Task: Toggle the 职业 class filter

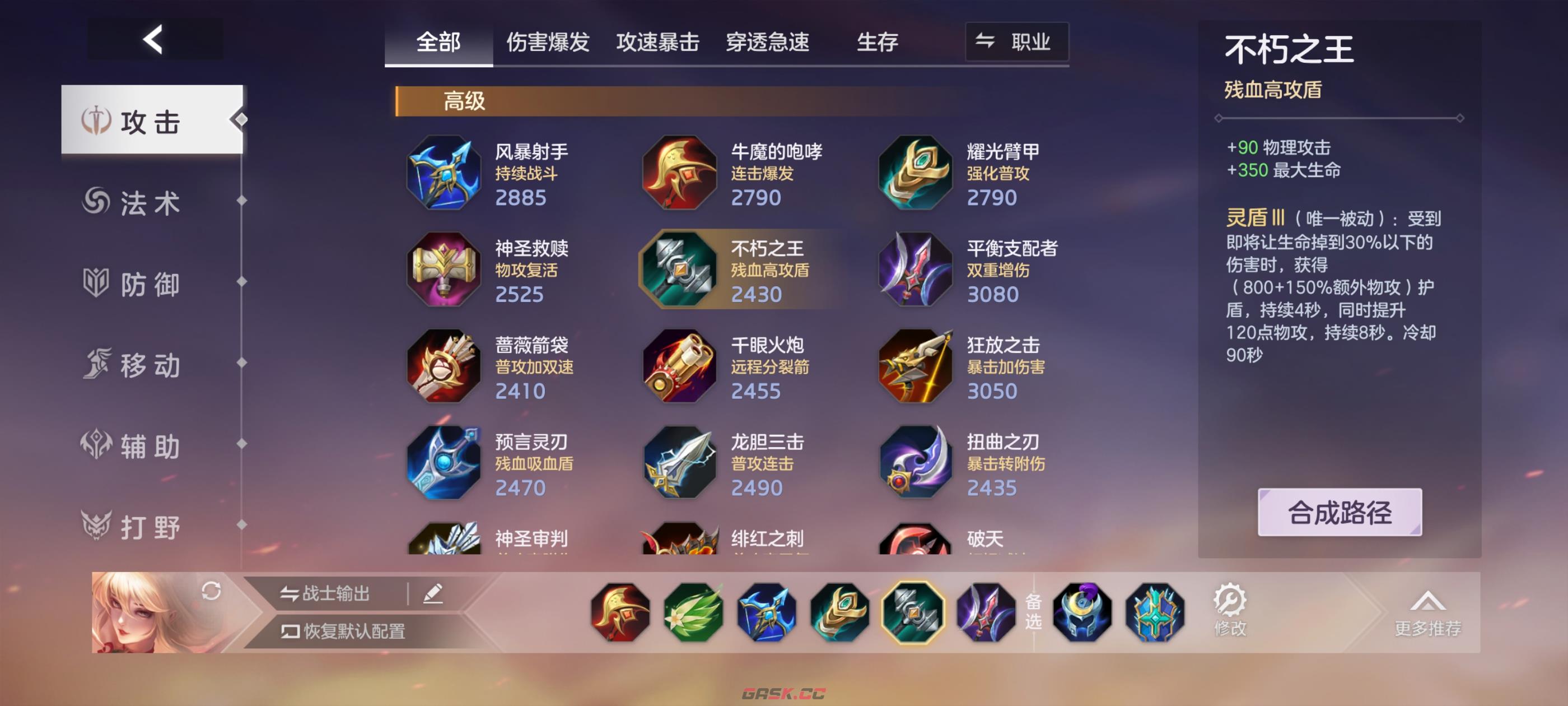Action: (x=1015, y=43)
